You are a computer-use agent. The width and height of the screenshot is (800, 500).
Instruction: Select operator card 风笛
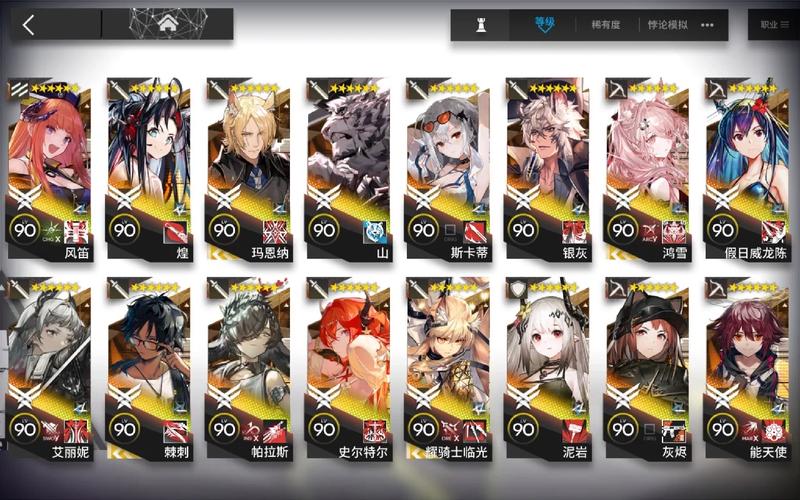tap(49, 165)
